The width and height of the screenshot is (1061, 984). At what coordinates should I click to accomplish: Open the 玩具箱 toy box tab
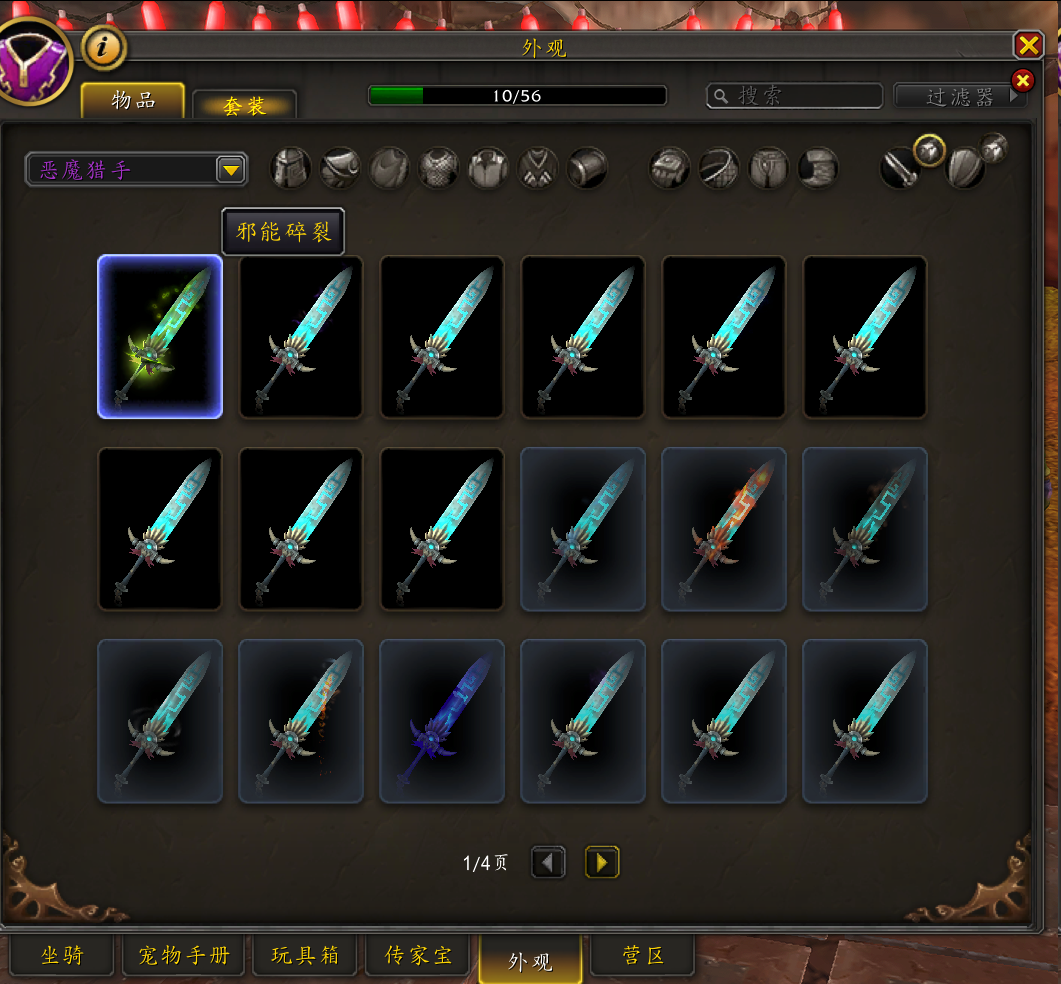(x=305, y=956)
